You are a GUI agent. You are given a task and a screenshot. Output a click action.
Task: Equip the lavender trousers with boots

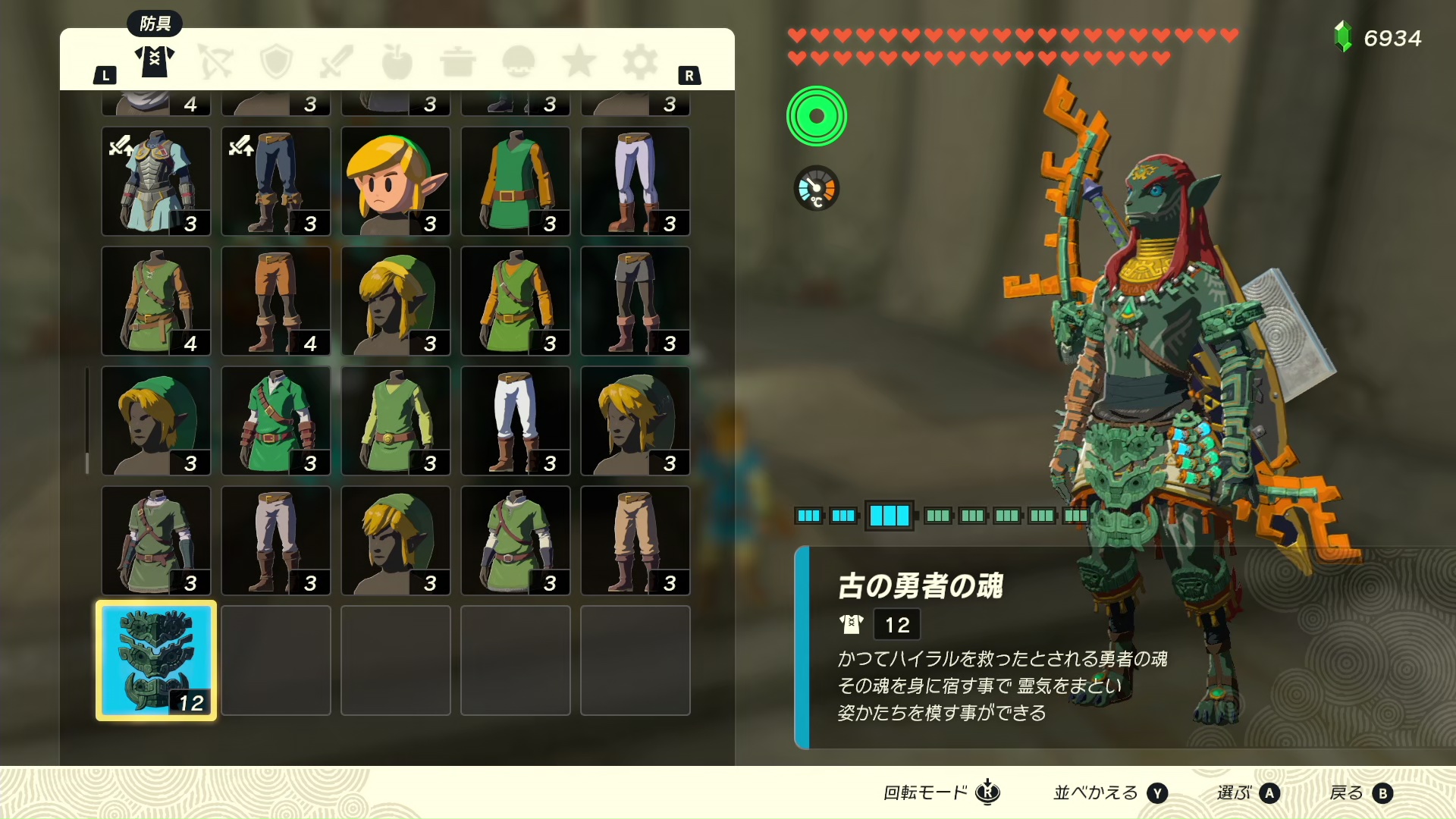(x=635, y=181)
